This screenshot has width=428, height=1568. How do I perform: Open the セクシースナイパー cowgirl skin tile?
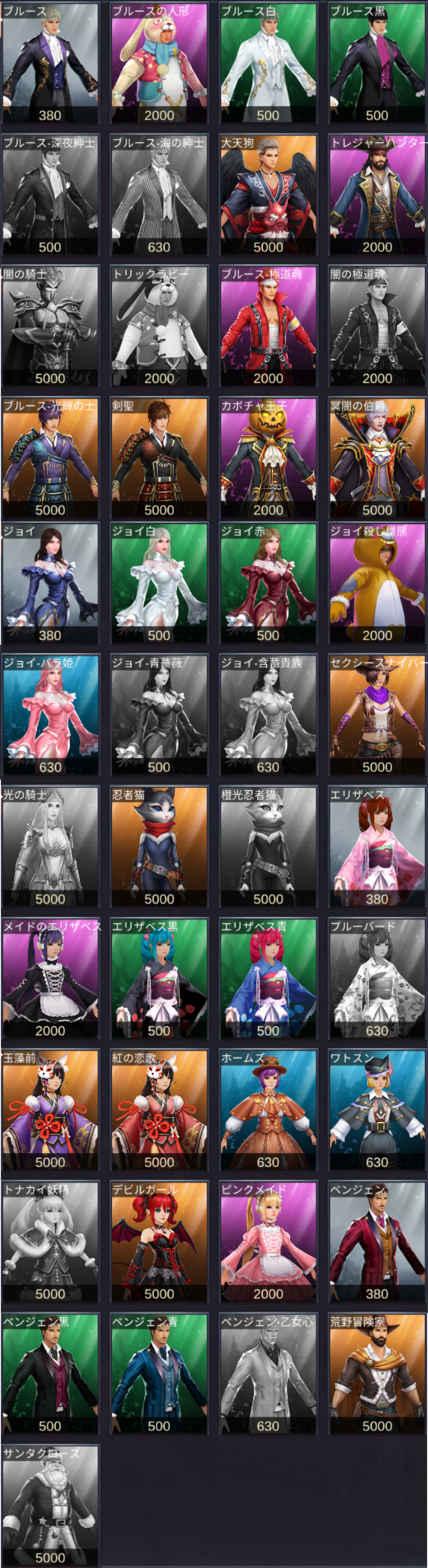coord(377,715)
